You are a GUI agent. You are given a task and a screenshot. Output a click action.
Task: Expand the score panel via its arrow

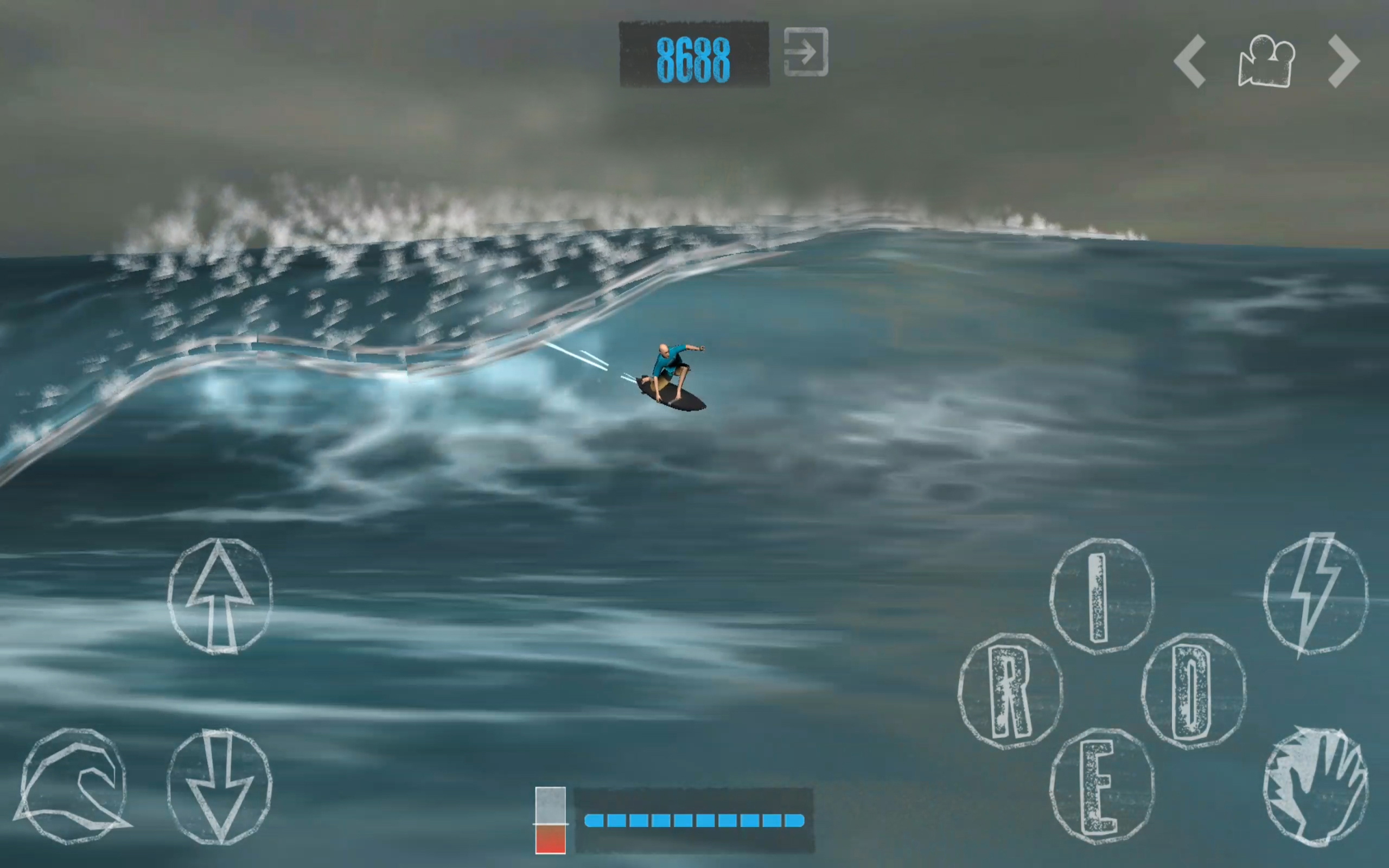click(x=805, y=51)
